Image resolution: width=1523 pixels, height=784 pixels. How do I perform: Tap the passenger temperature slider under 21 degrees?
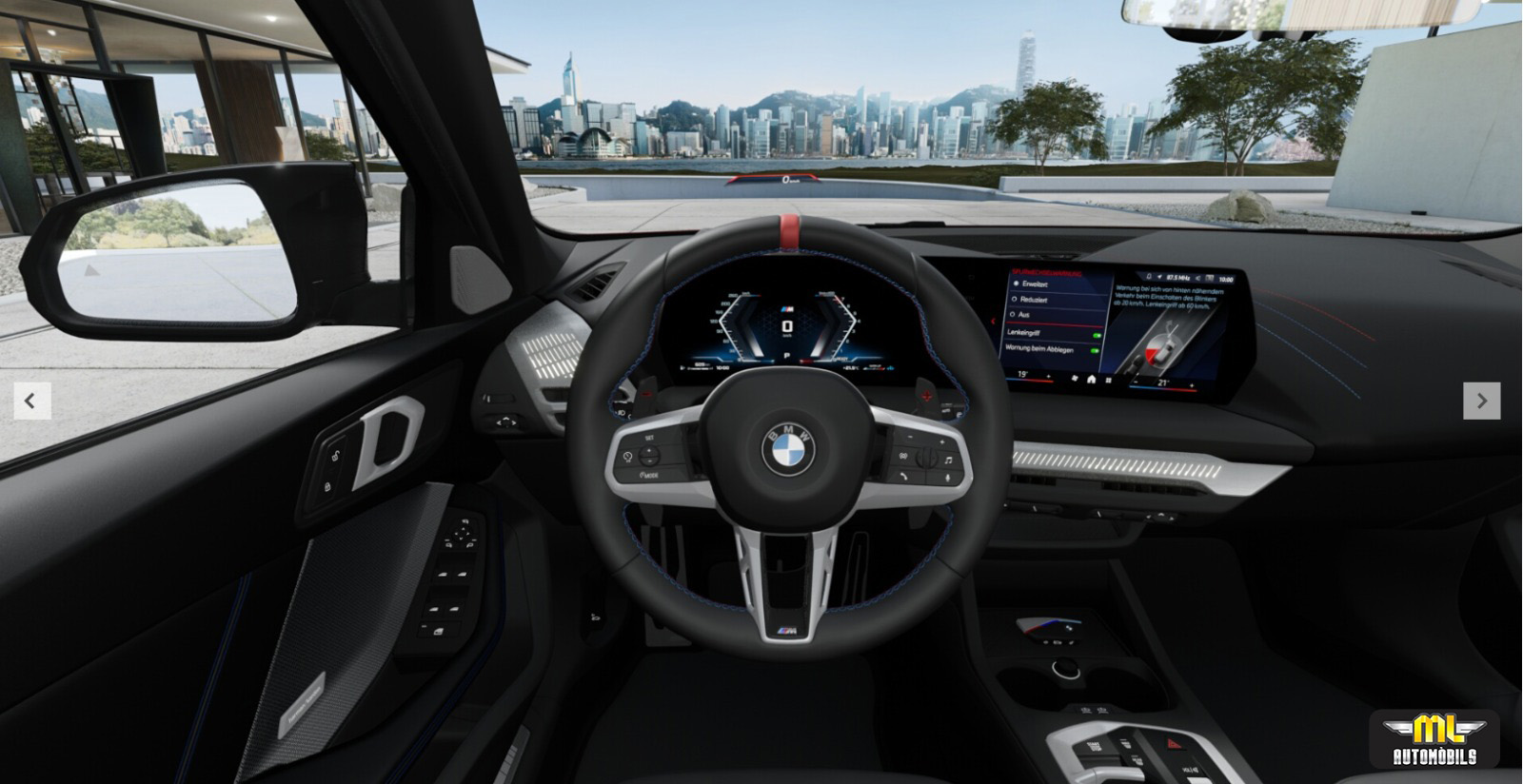(1163, 388)
